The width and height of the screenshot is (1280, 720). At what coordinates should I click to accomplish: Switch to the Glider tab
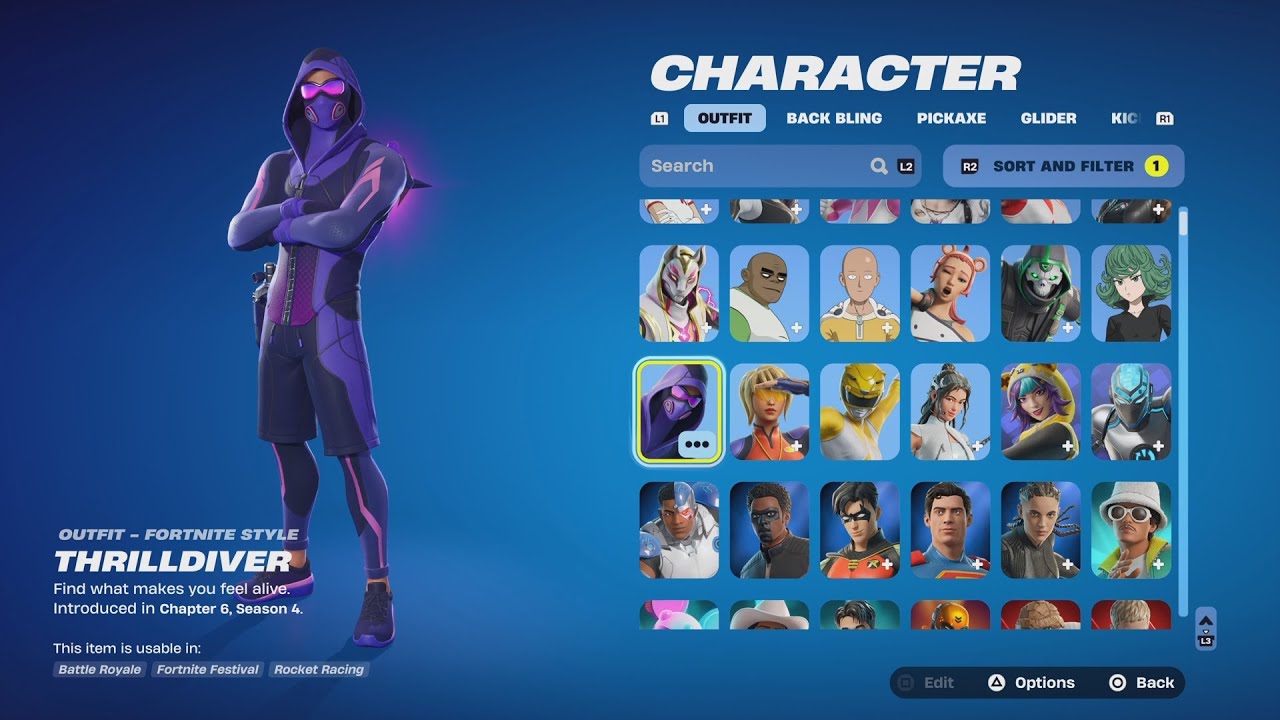[x=1048, y=118]
